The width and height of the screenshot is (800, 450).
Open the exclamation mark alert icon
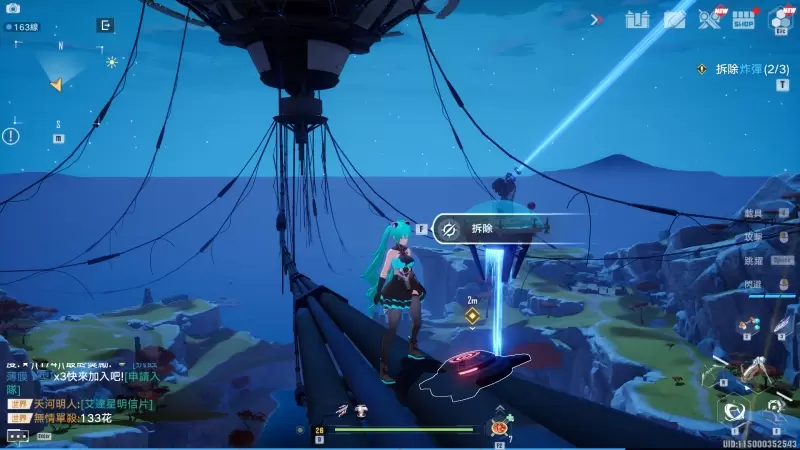pos(11,136)
